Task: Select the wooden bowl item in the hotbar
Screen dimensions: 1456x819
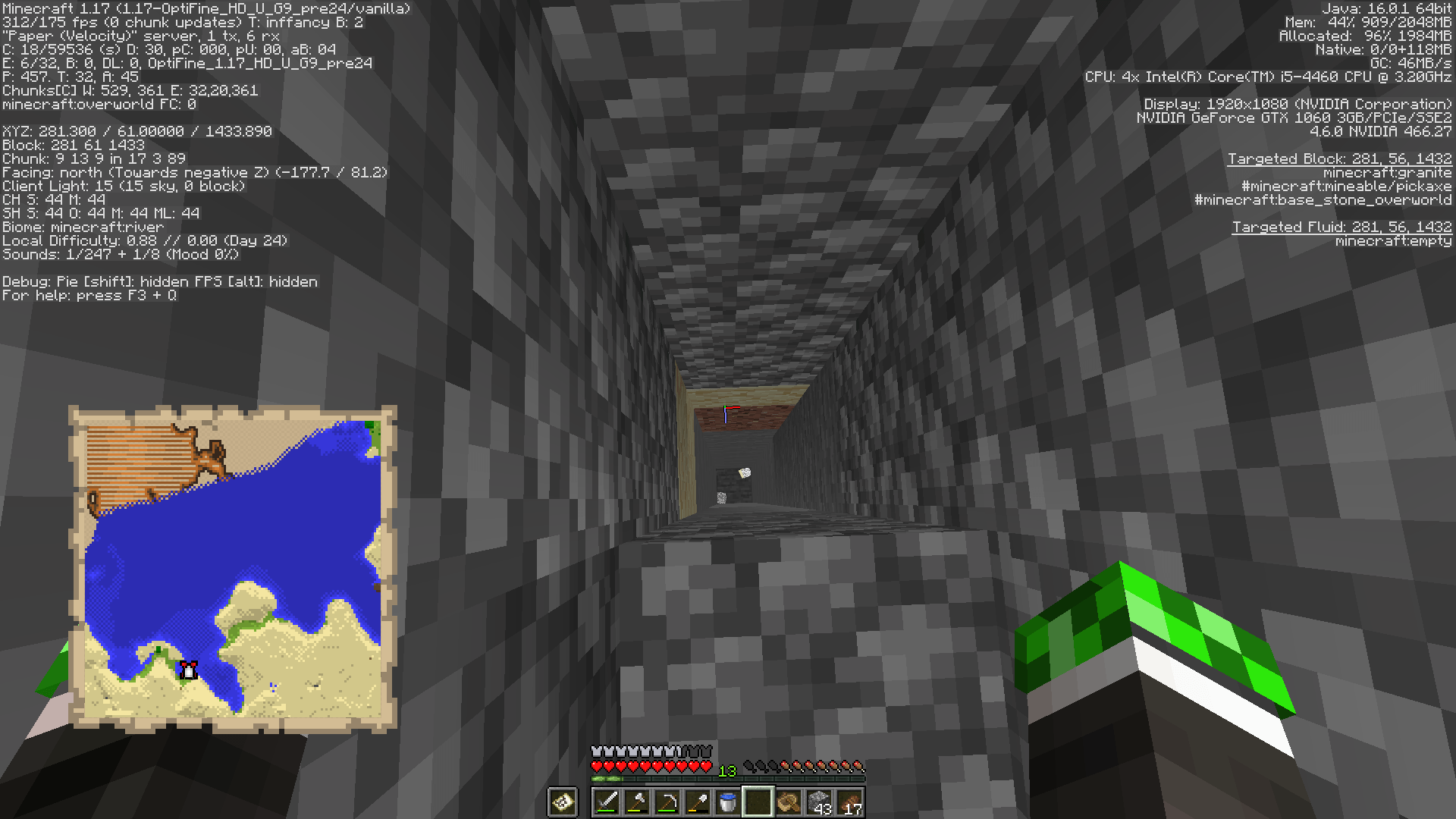Action: click(x=787, y=801)
